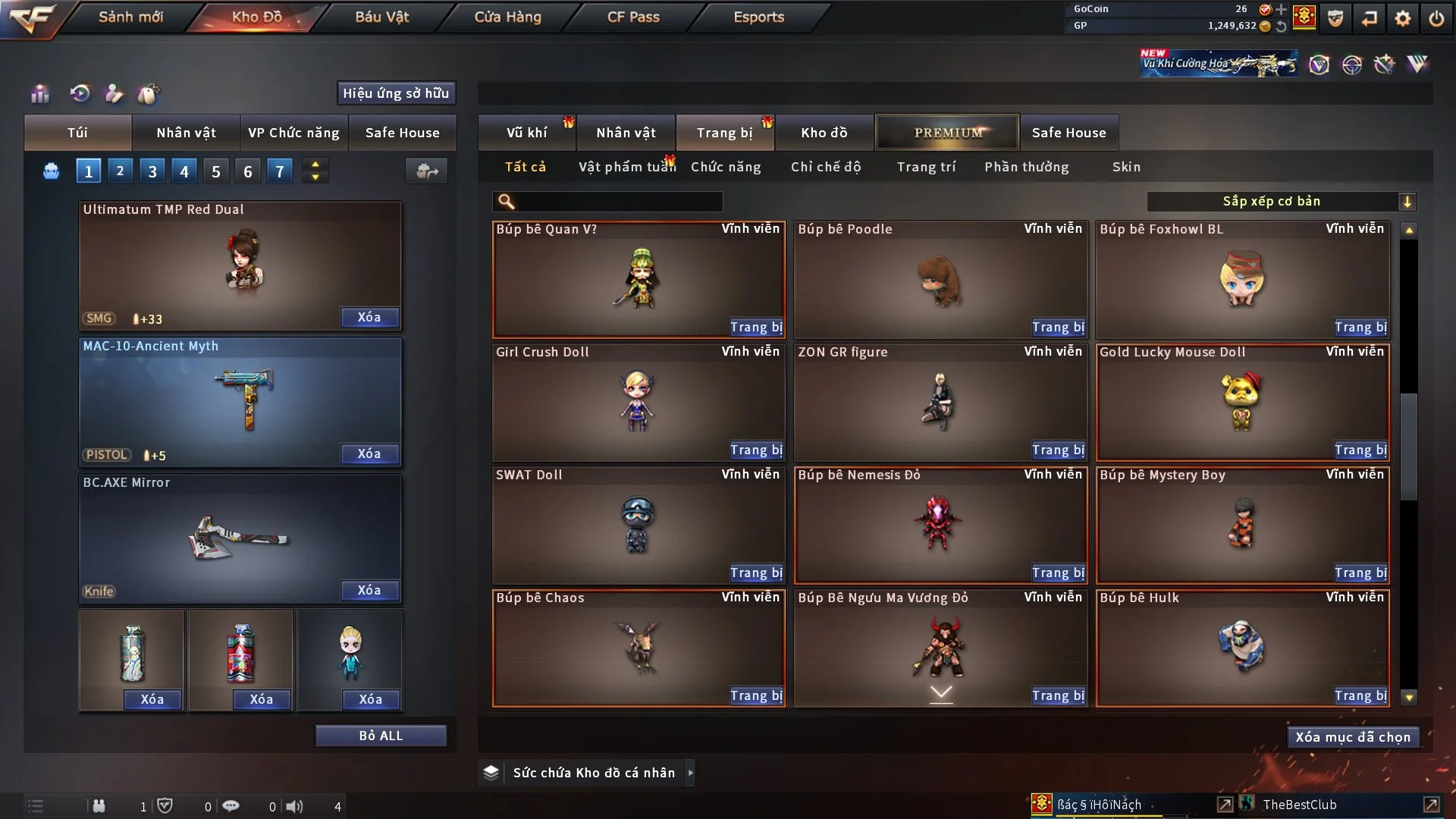The image size is (1456, 819).
Task: Select inventory bag slot 2
Action: tap(120, 171)
